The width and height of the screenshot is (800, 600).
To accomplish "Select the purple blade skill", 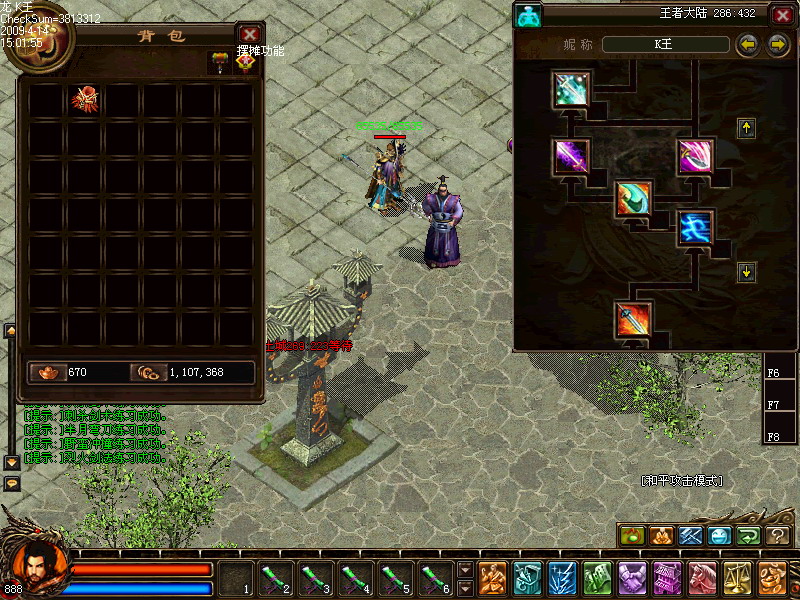I will [x=571, y=156].
